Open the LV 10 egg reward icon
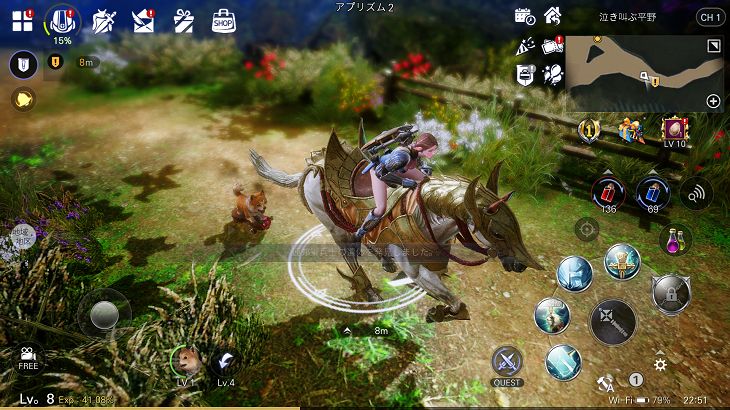Screen dimensions: 730x410 674,129
